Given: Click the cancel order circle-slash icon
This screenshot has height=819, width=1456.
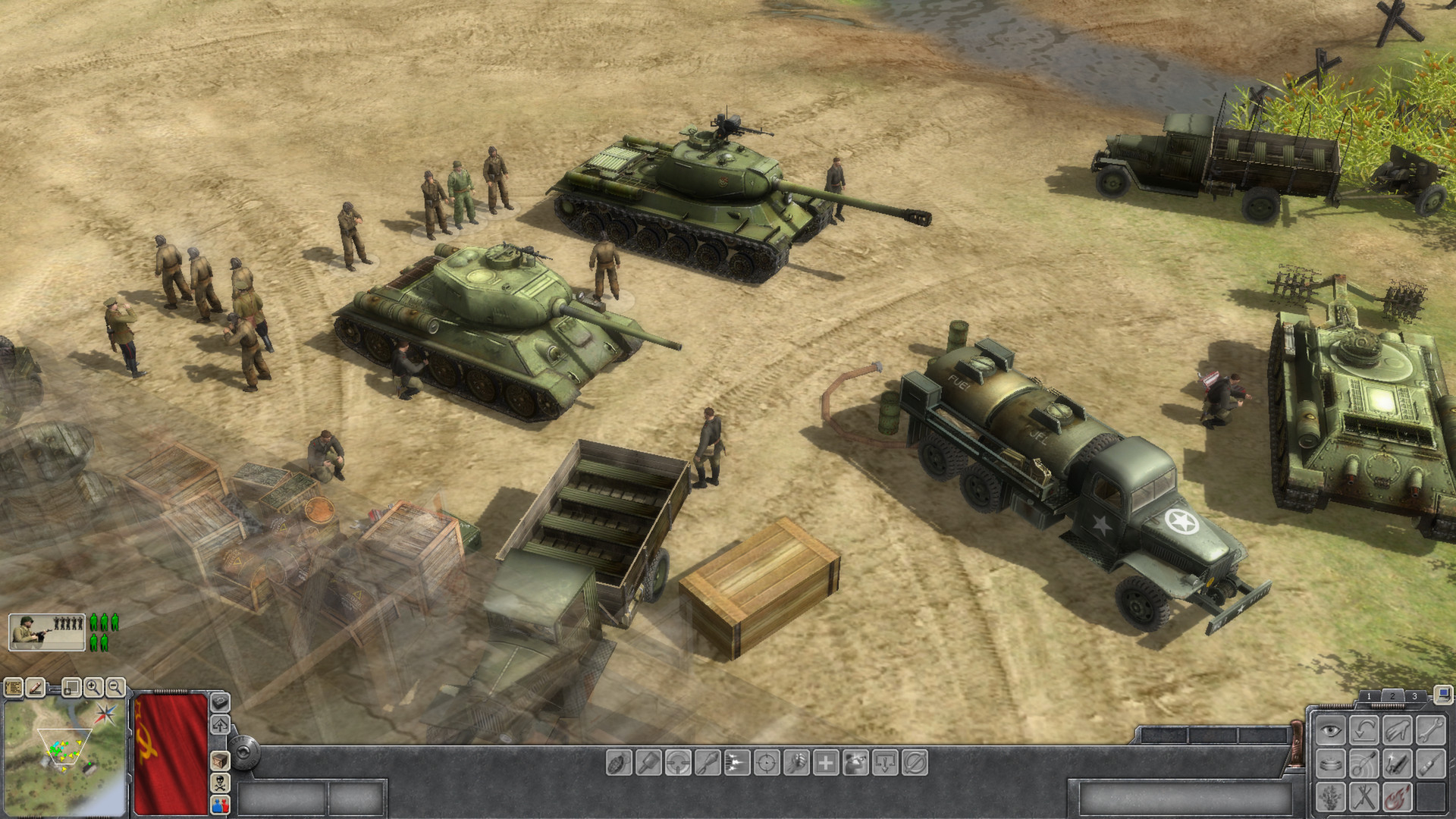Looking at the screenshot, I should 915,763.
